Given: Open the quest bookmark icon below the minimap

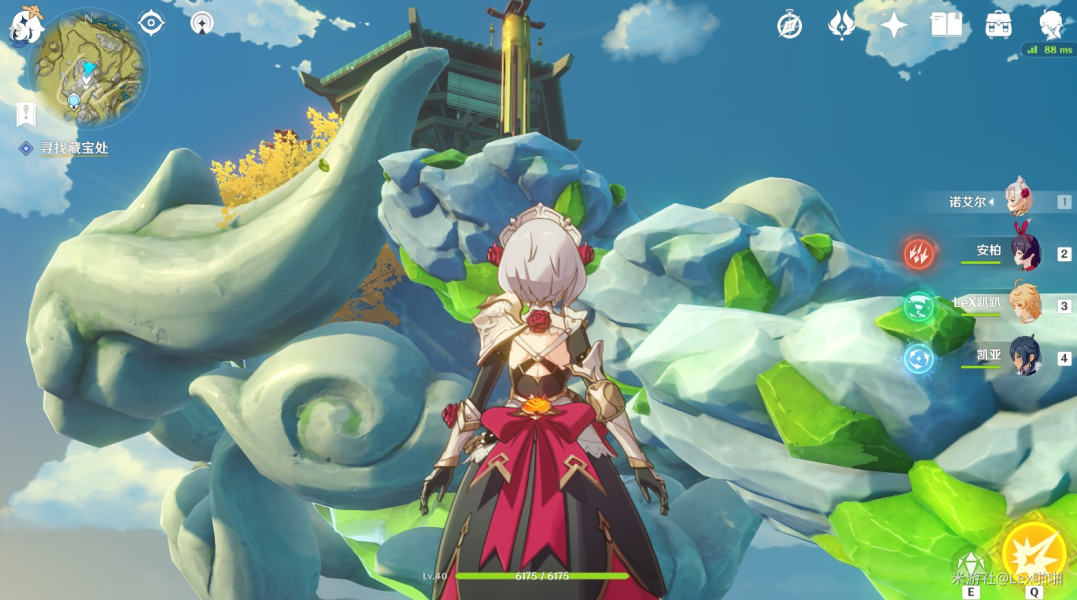Looking at the screenshot, I should 26,114.
